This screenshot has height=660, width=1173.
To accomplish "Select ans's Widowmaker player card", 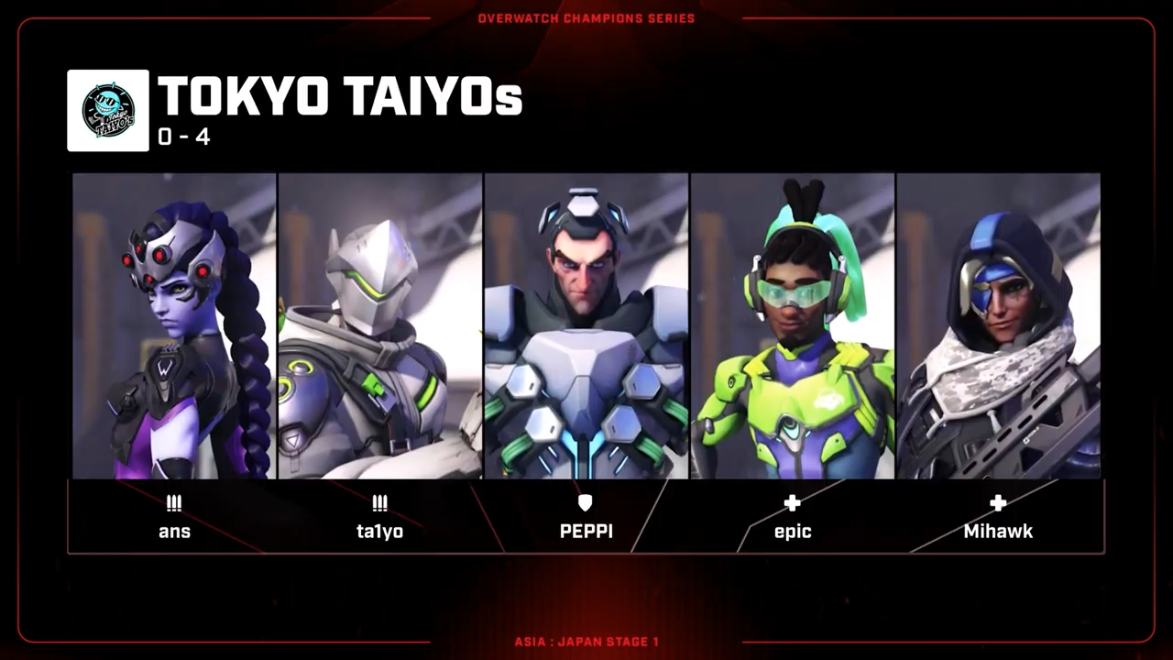I will tap(174, 326).
